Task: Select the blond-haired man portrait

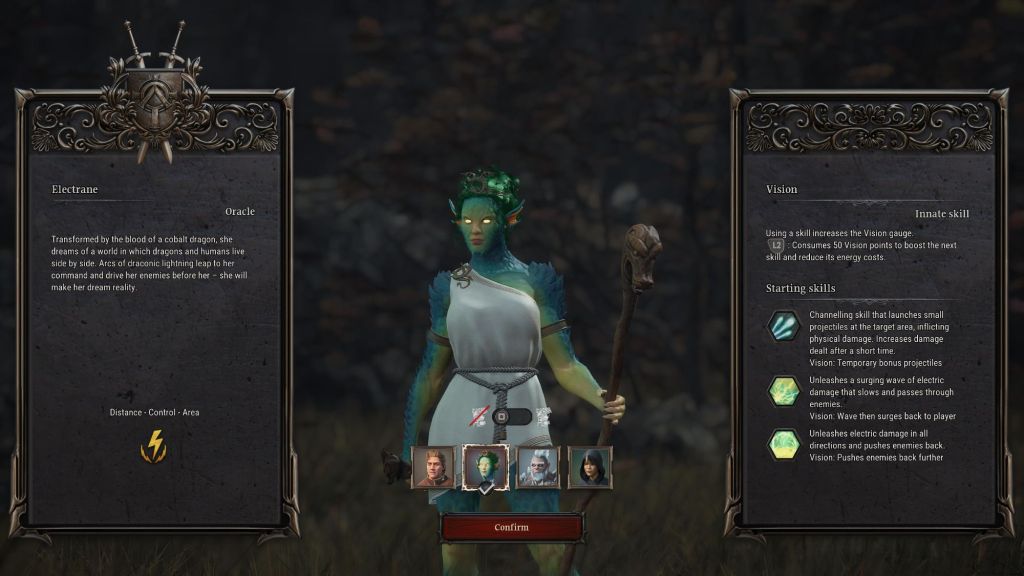Action: pyautogui.click(x=433, y=467)
